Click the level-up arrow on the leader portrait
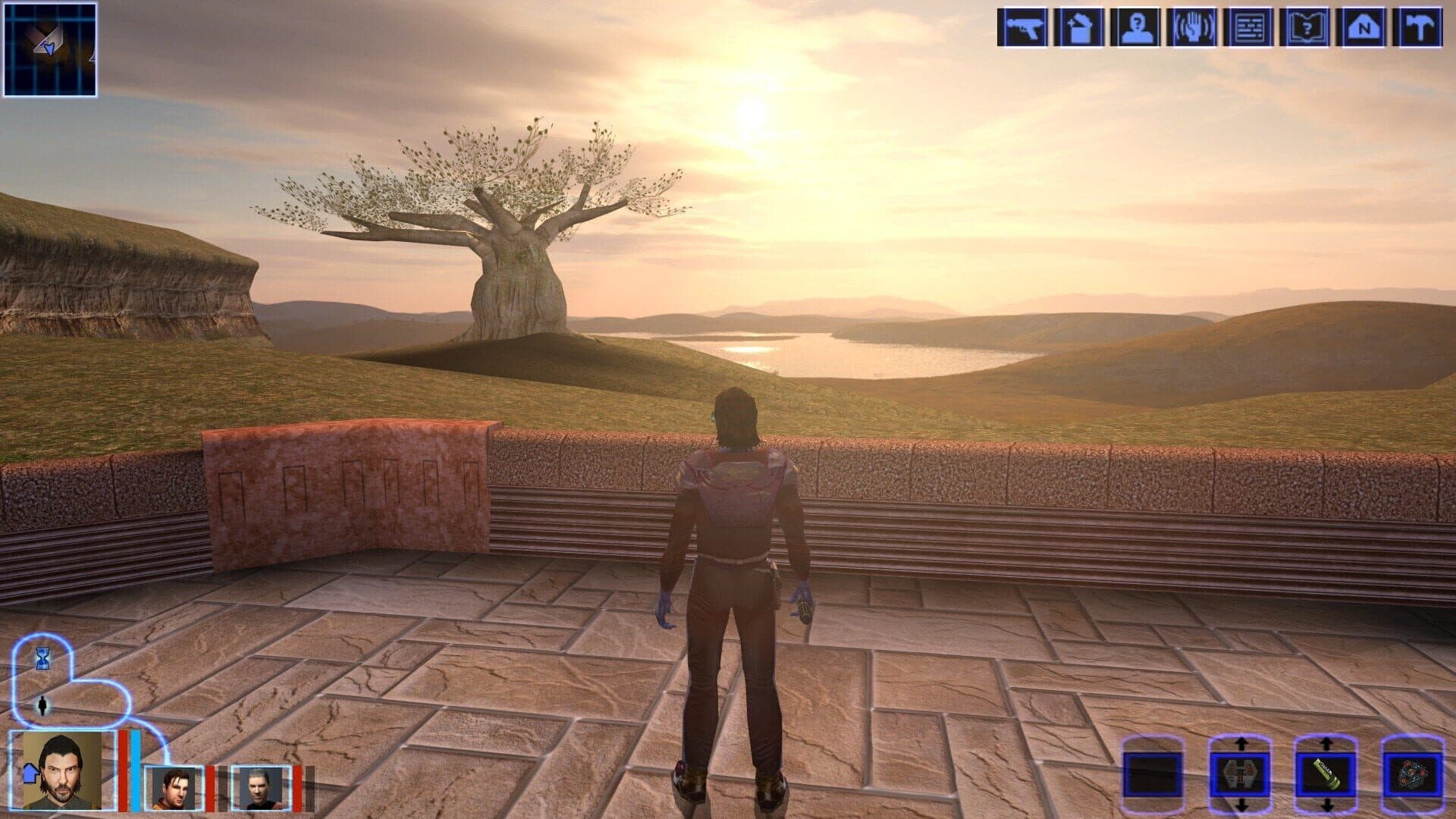The image size is (1456, 819). pyautogui.click(x=30, y=773)
